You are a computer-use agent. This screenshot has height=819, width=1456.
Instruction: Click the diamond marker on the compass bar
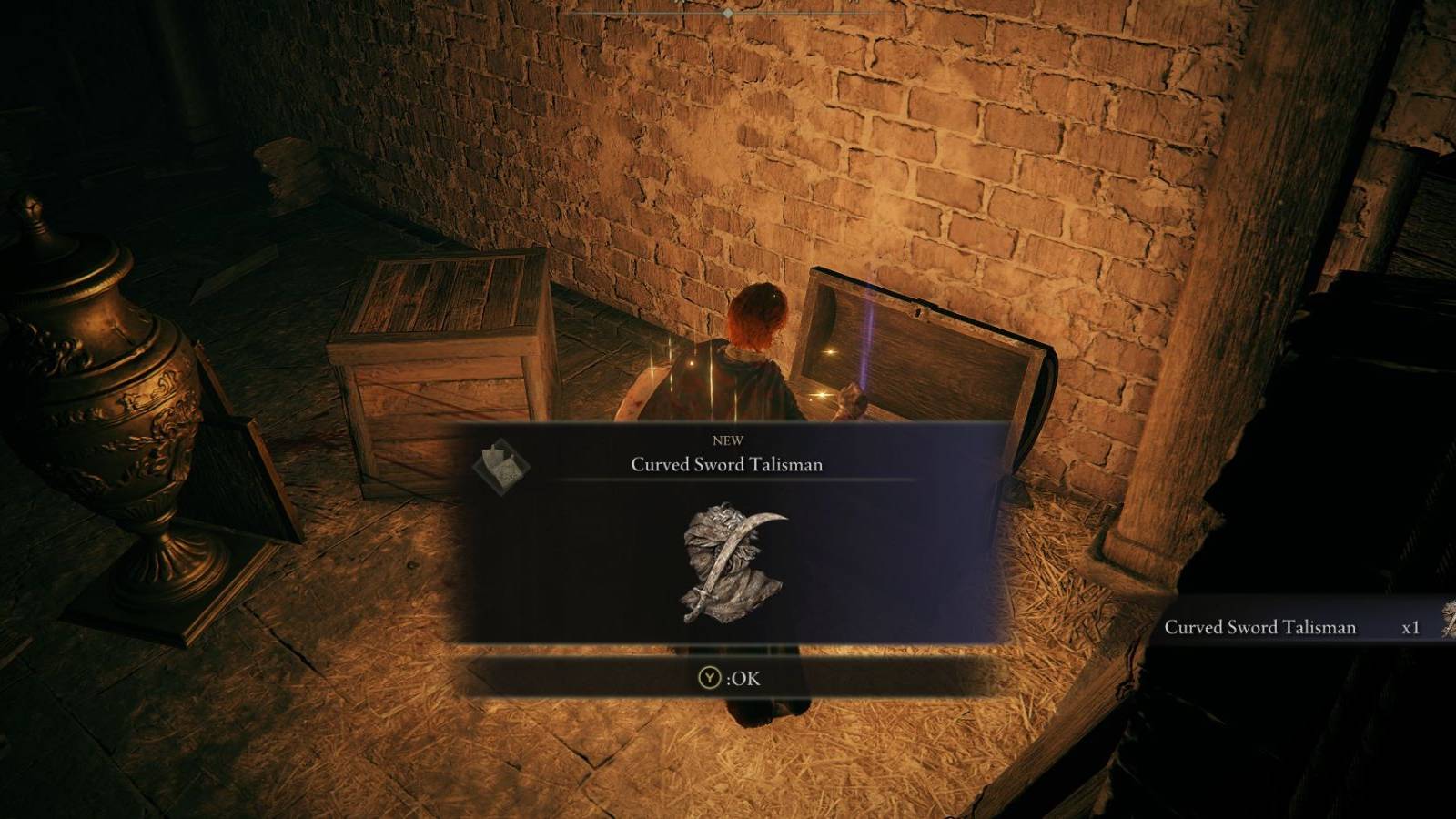coord(726,13)
